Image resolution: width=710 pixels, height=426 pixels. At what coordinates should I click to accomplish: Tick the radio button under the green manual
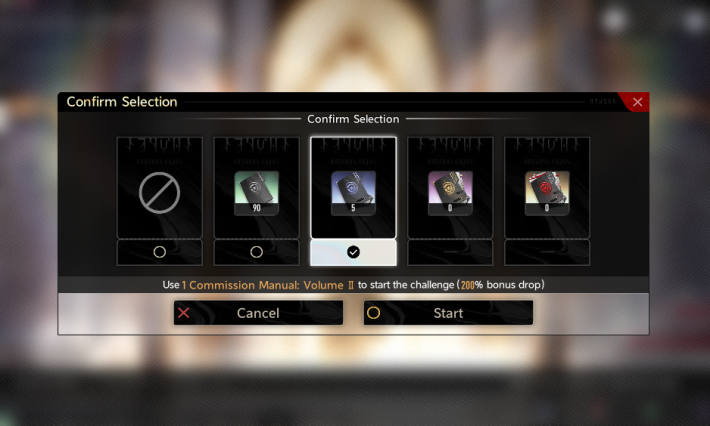(x=256, y=252)
